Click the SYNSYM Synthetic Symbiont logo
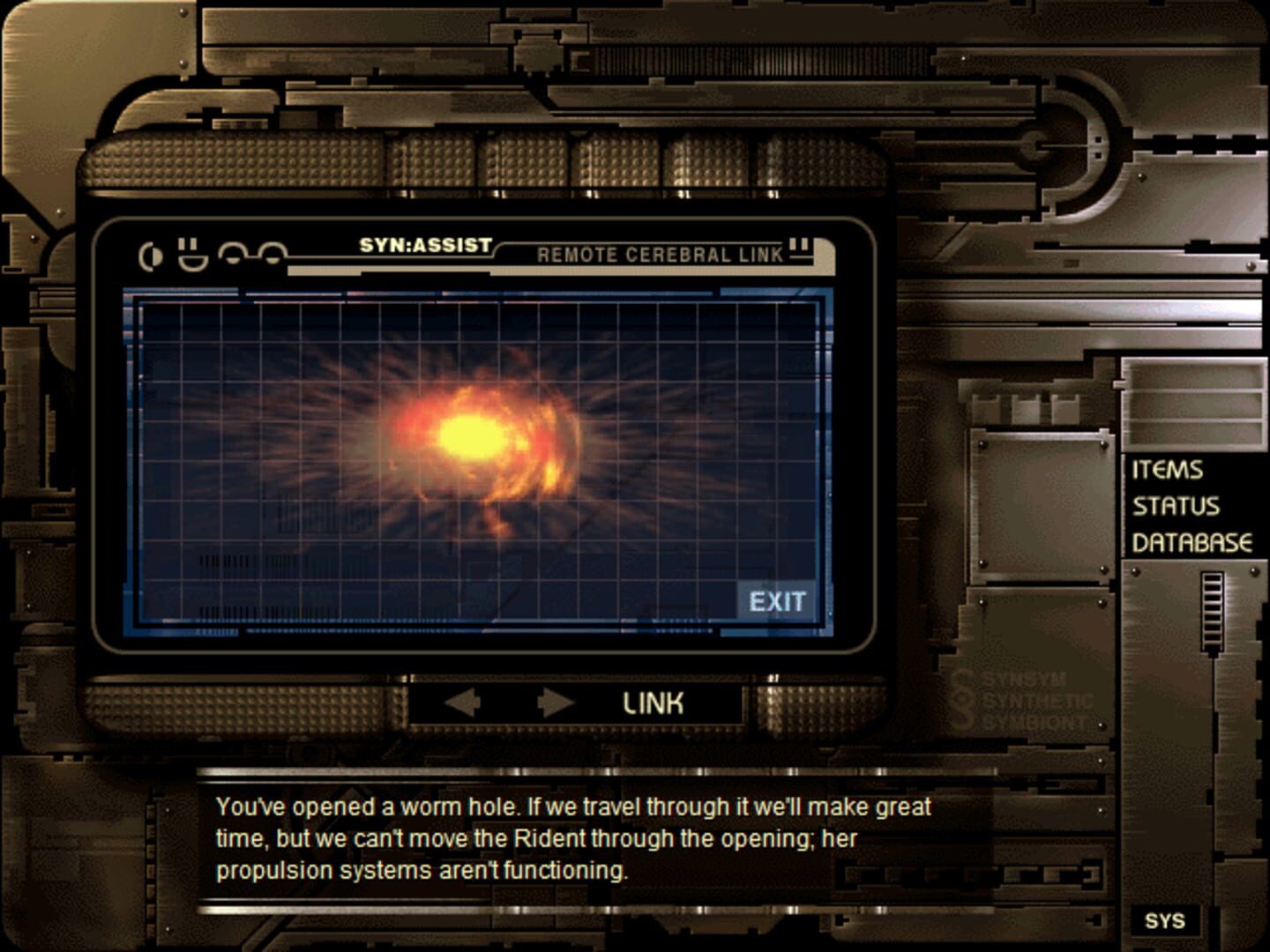The height and width of the screenshot is (952, 1270). pos(1023,701)
